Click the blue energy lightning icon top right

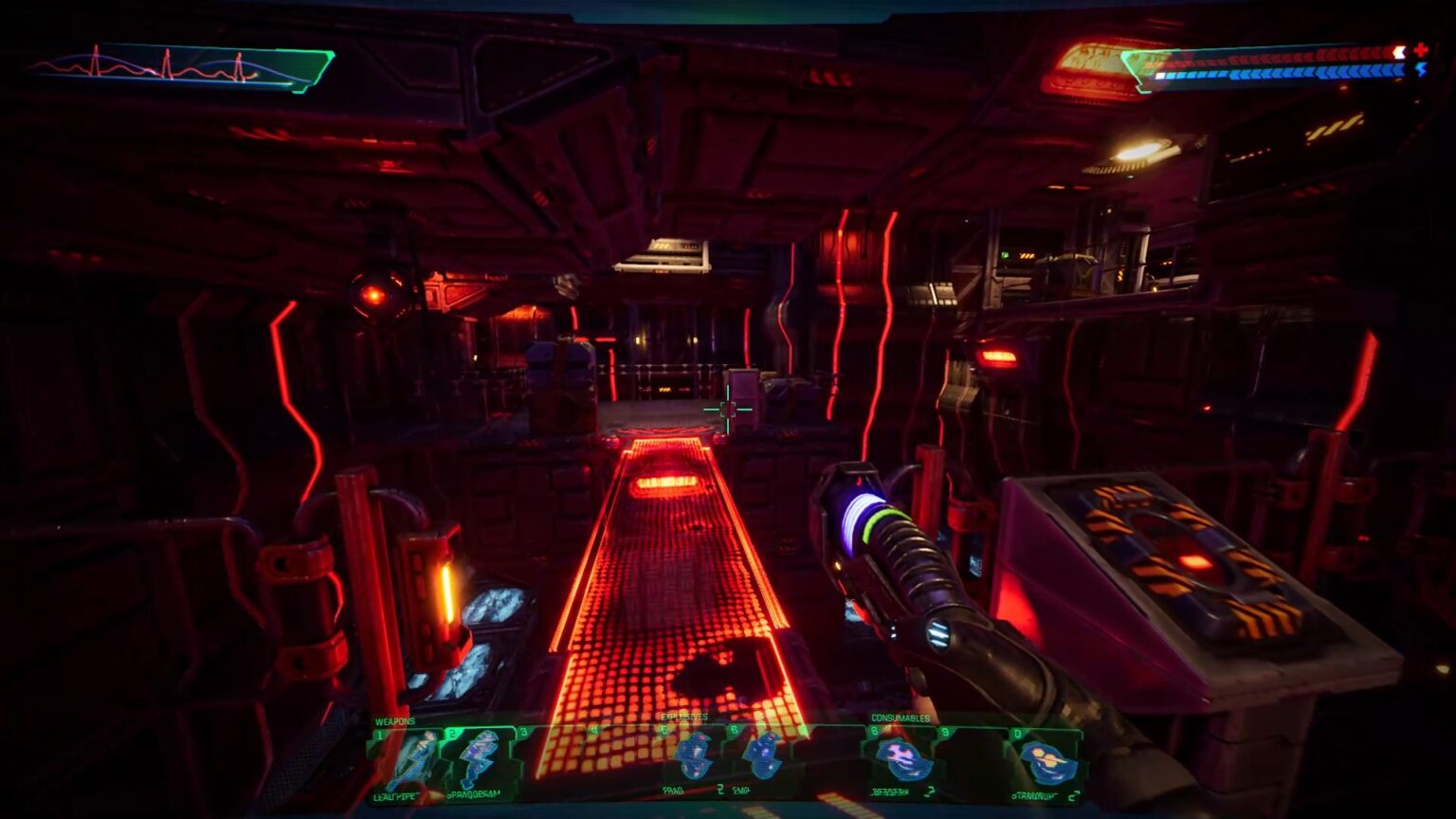[x=1422, y=70]
